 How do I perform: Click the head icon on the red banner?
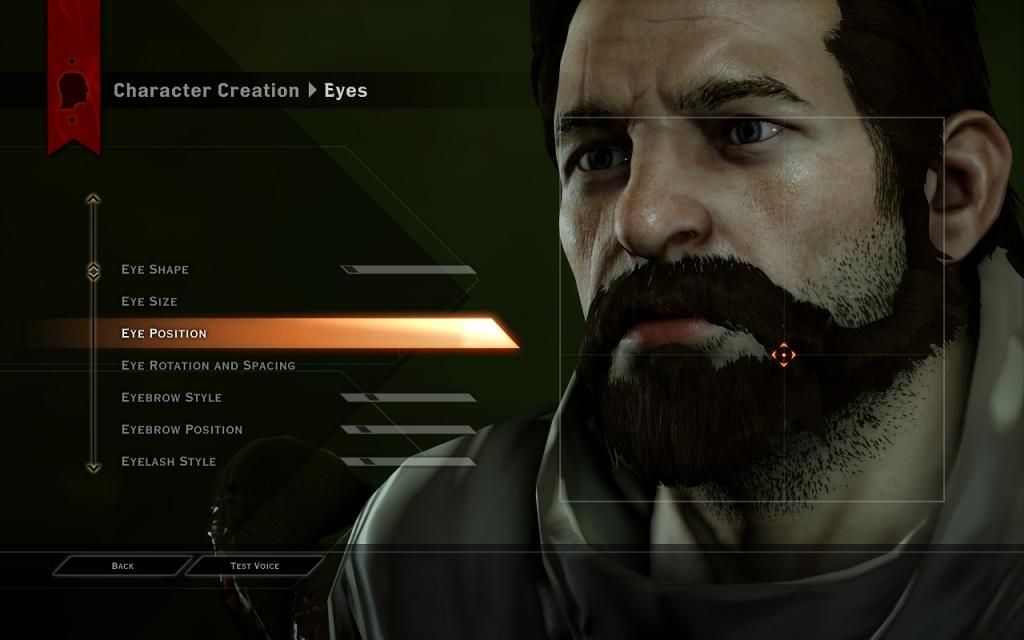[74, 89]
